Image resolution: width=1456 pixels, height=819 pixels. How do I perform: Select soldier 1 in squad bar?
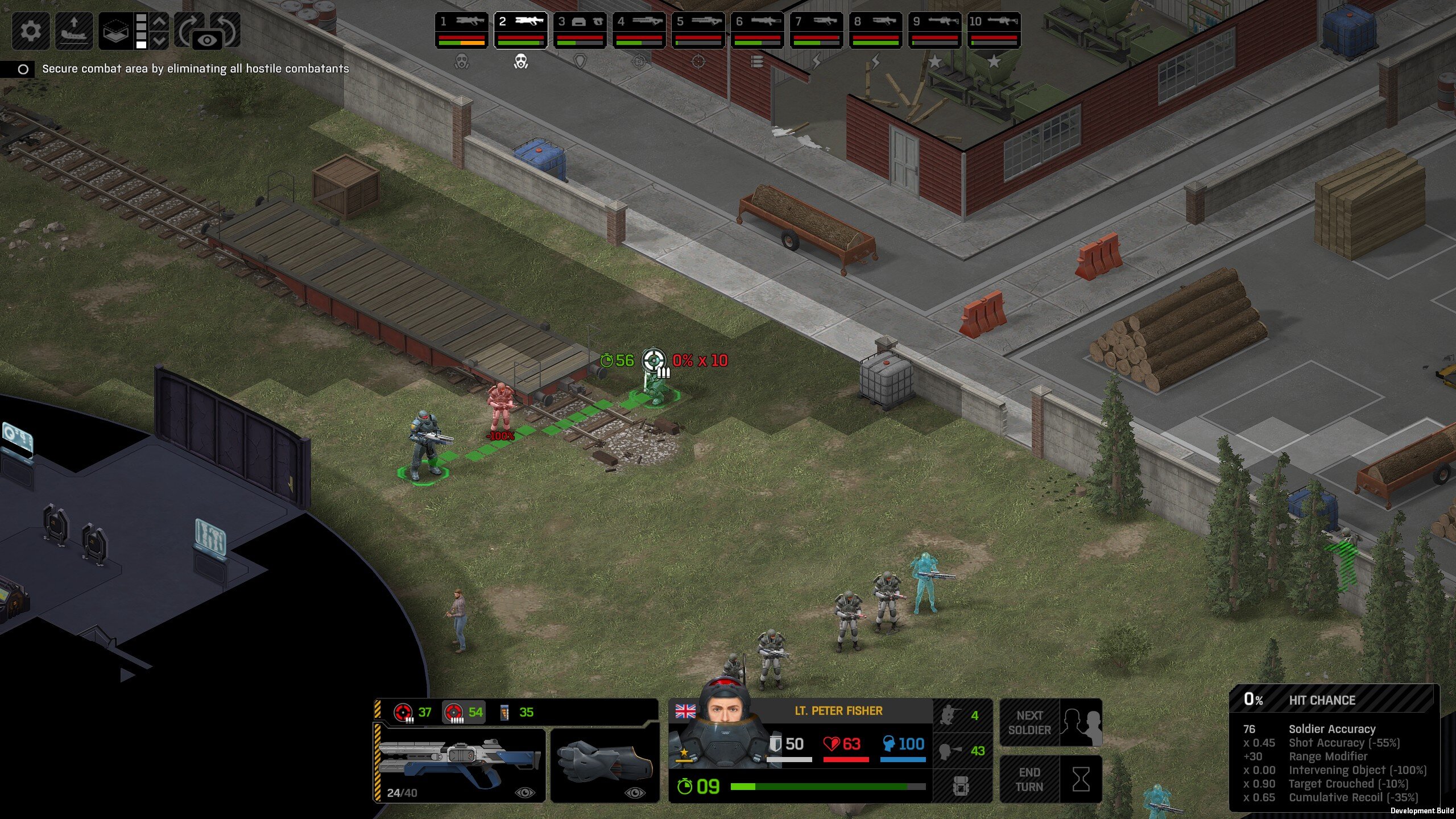[461, 30]
